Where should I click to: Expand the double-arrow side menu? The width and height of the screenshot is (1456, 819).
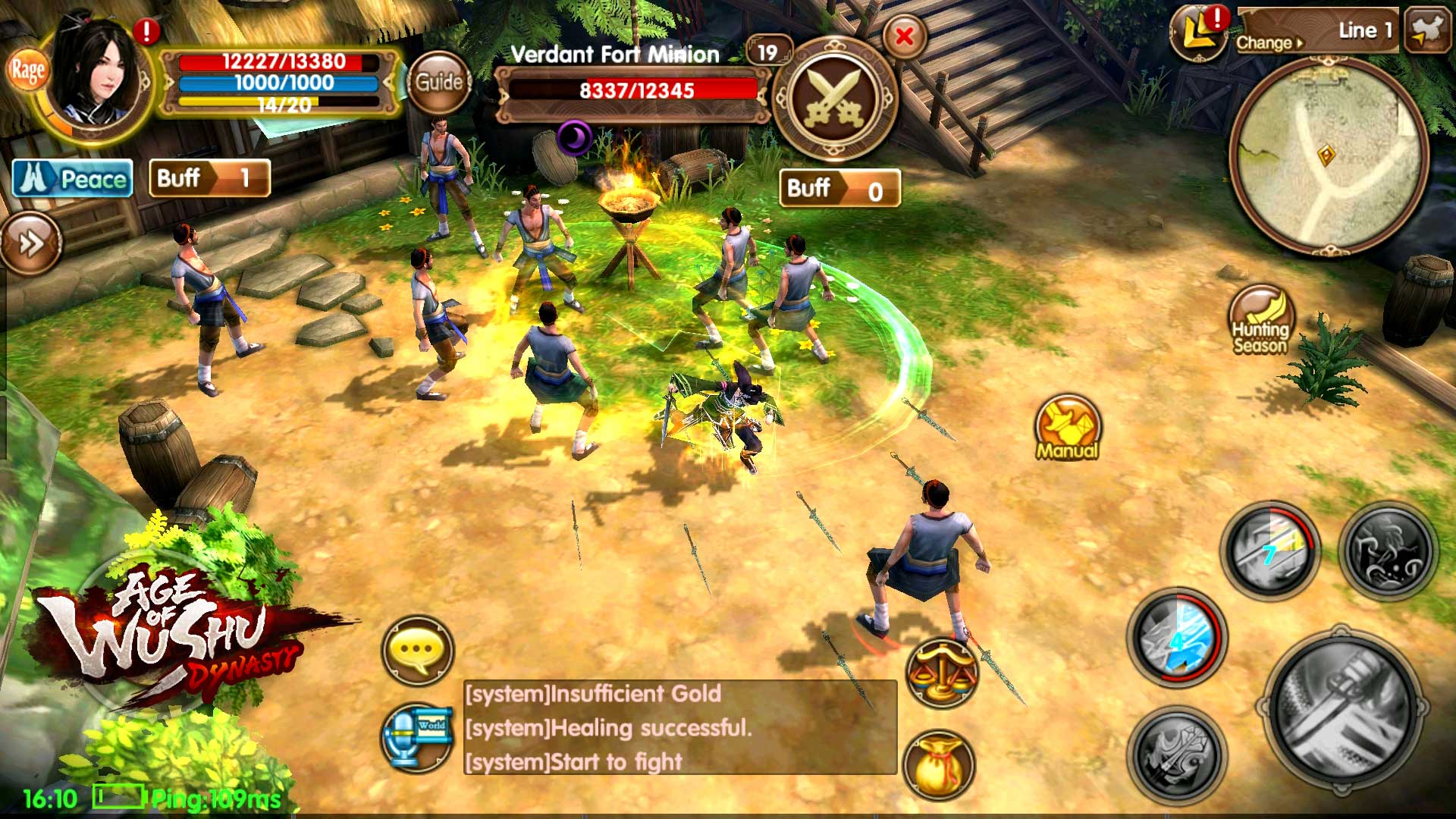[x=30, y=243]
